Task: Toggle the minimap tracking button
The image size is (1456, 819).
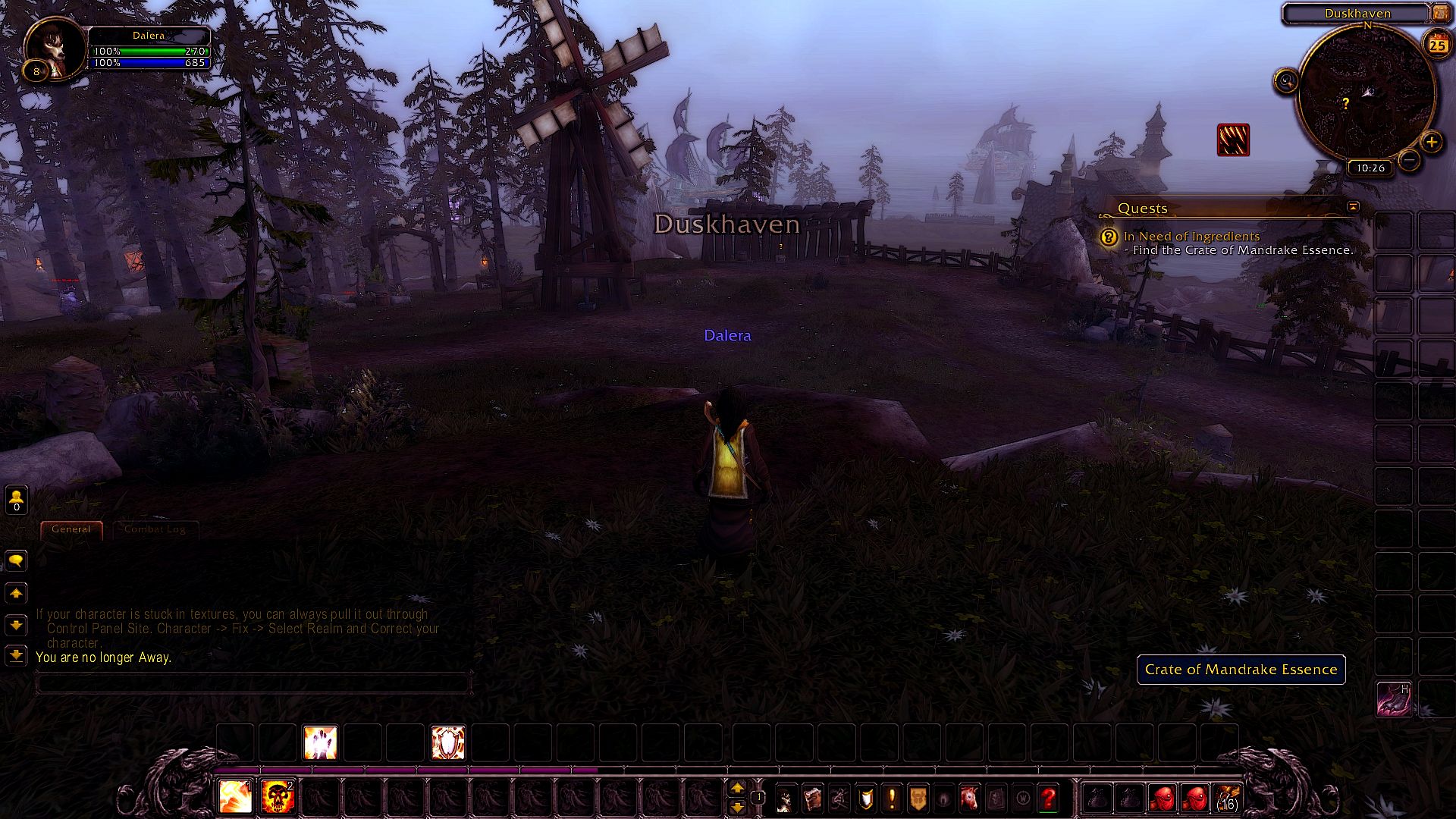Action: [1286, 80]
